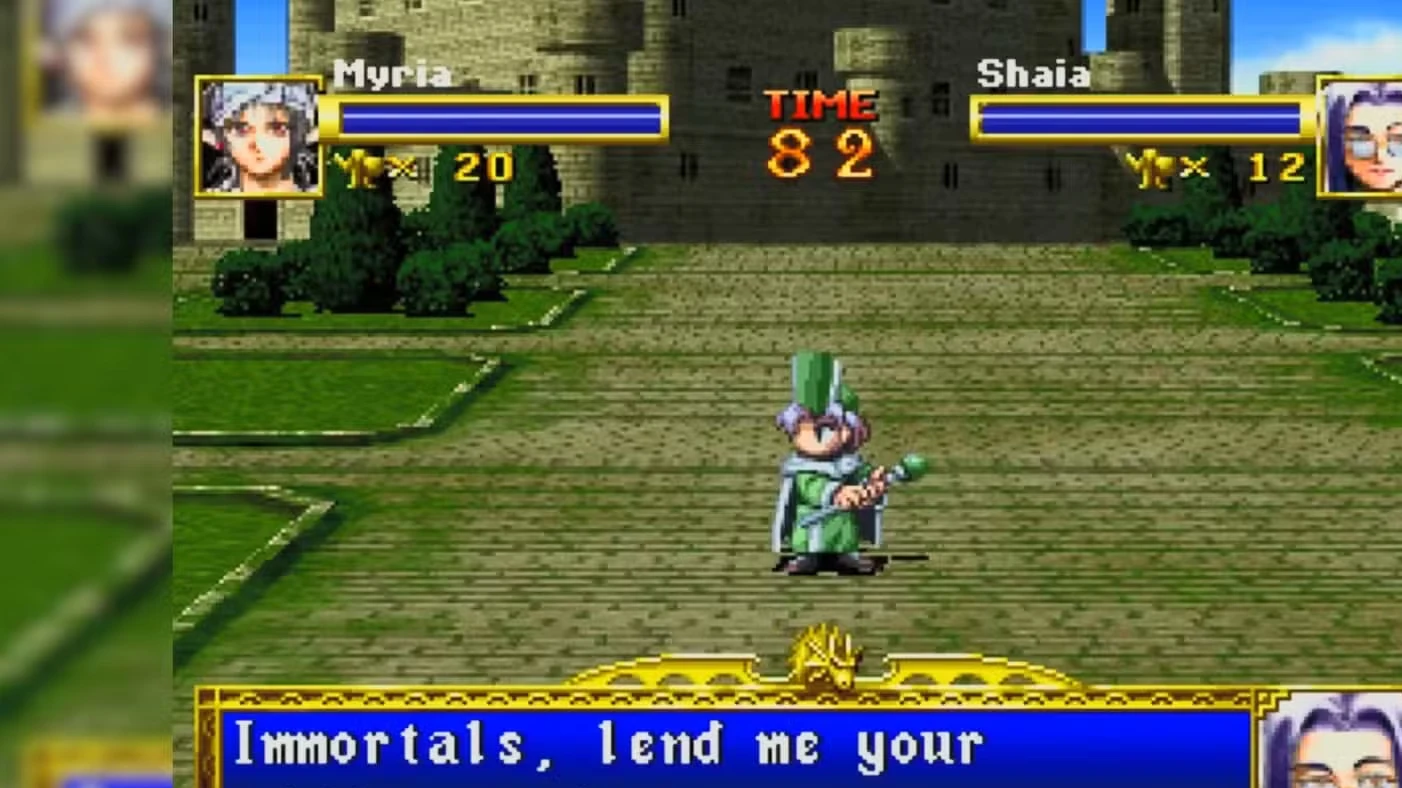Select Myria's character portrait

[x=258, y=138]
